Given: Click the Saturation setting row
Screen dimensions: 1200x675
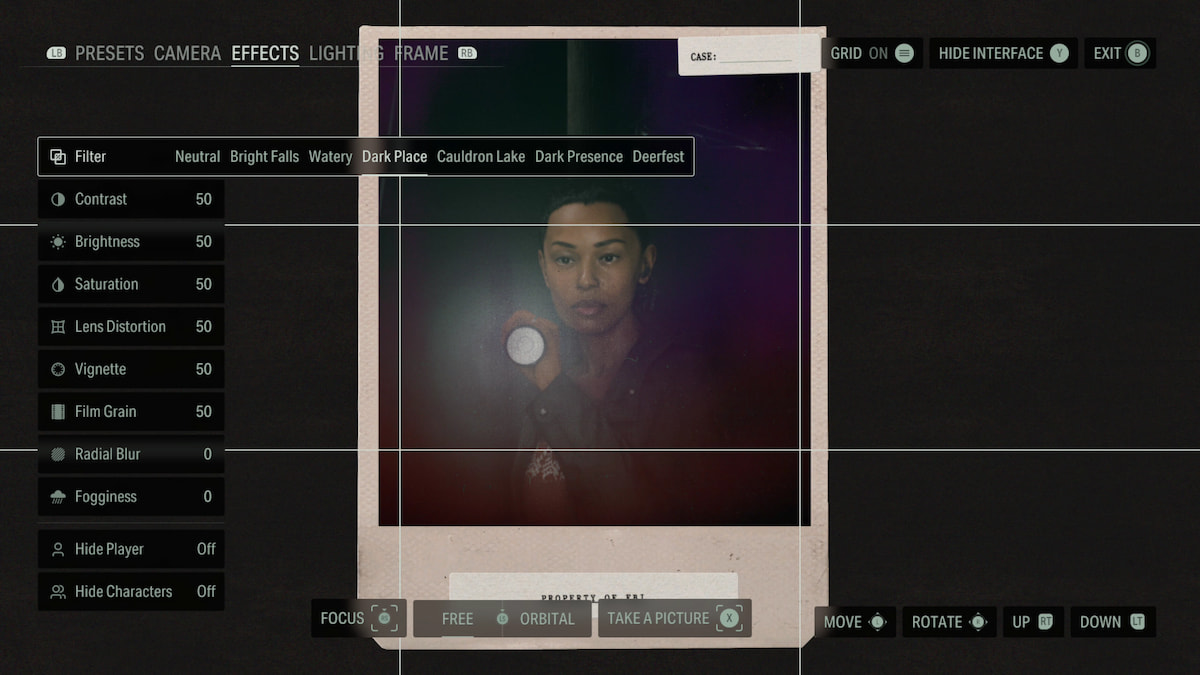Looking at the screenshot, I should (131, 284).
